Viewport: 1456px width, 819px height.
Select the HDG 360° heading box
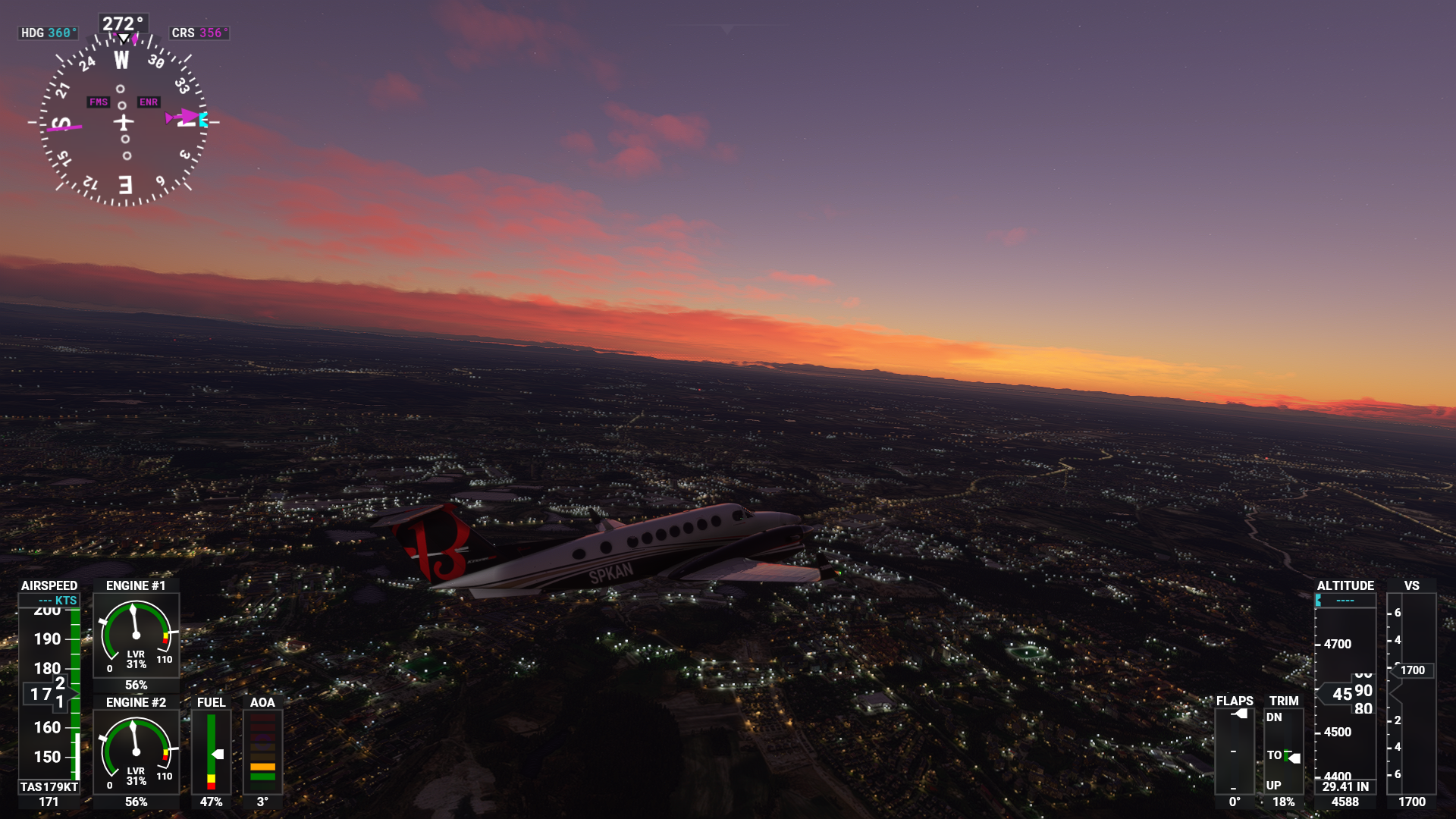click(x=49, y=33)
